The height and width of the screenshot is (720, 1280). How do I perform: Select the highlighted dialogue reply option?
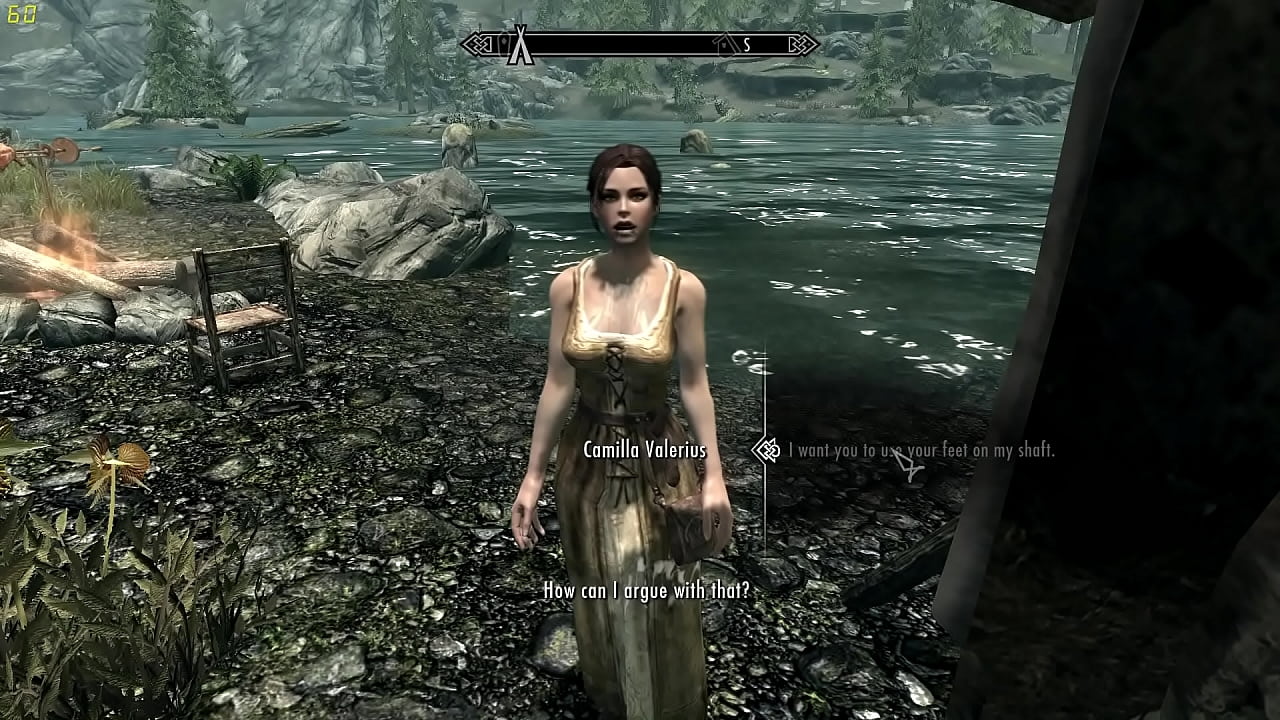tap(920, 451)
